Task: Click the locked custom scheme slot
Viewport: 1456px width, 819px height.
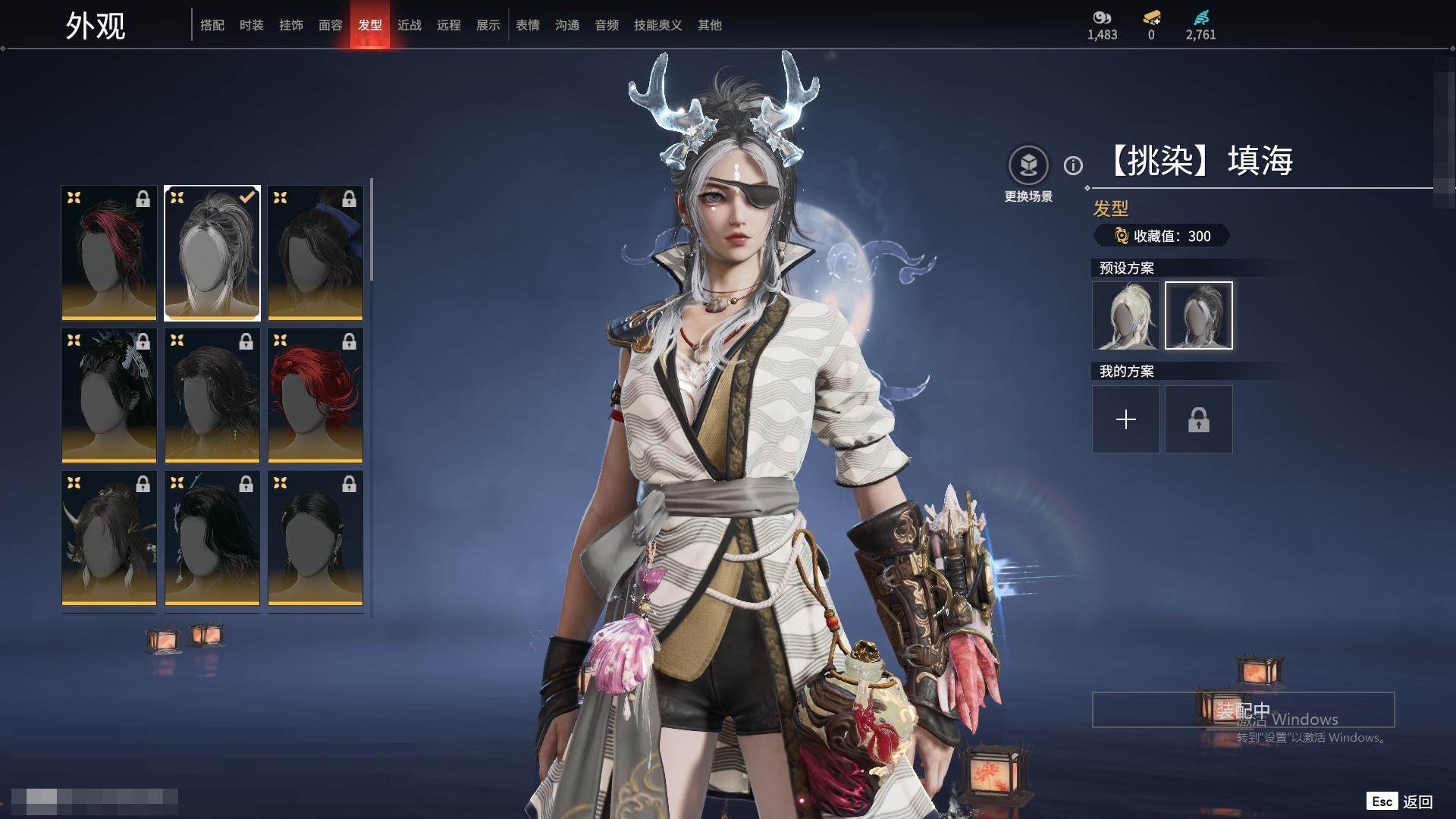Action: point(1199,419)
